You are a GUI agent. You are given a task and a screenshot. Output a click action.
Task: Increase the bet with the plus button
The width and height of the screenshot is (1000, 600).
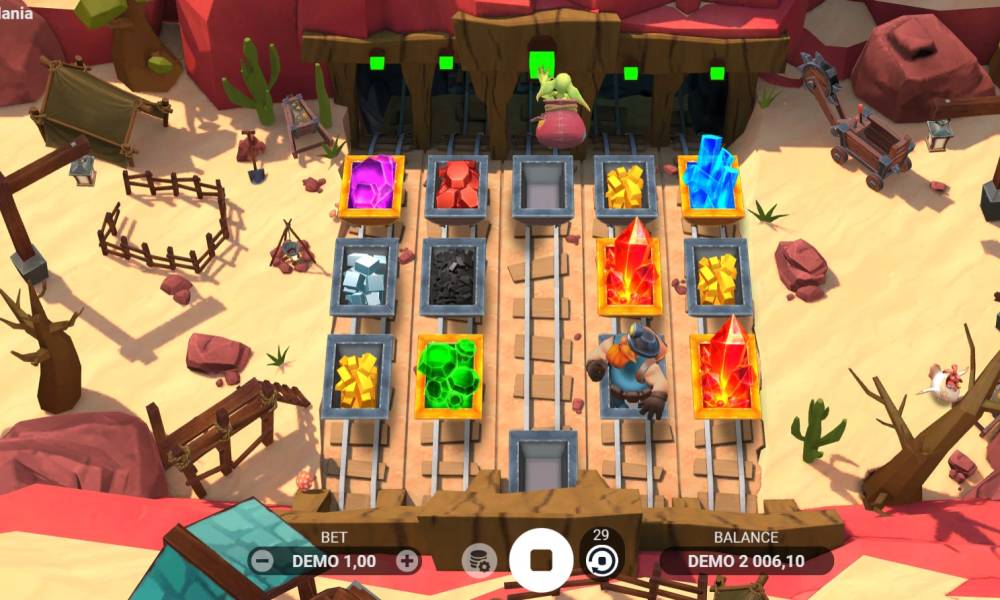click(x=406, y=561)
